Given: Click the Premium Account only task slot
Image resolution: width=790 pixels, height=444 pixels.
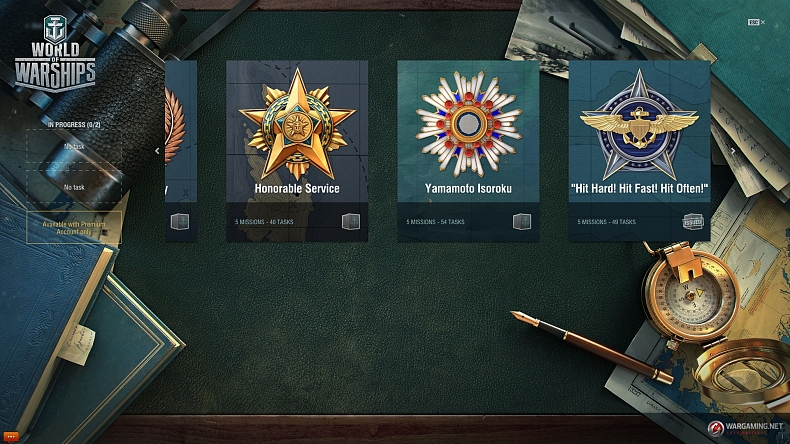Looking at the screenshot, I should point(74,227).
